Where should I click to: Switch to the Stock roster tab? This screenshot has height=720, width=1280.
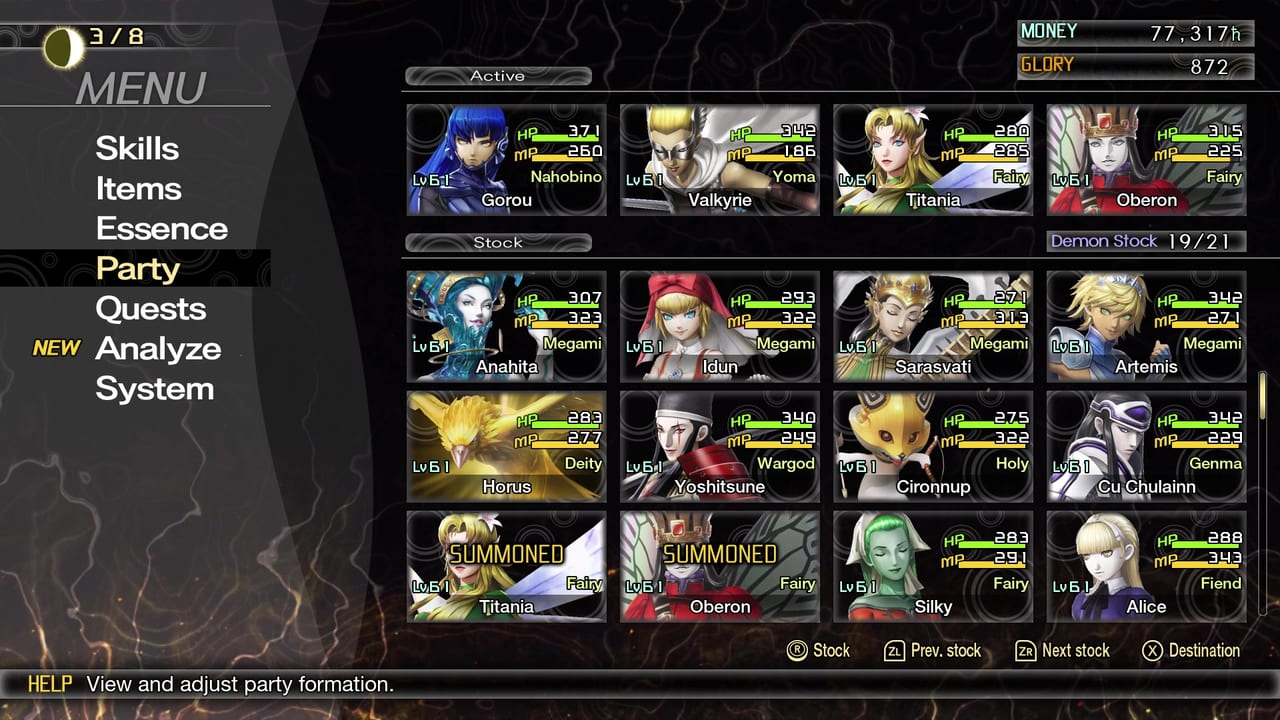click(498, 241)
